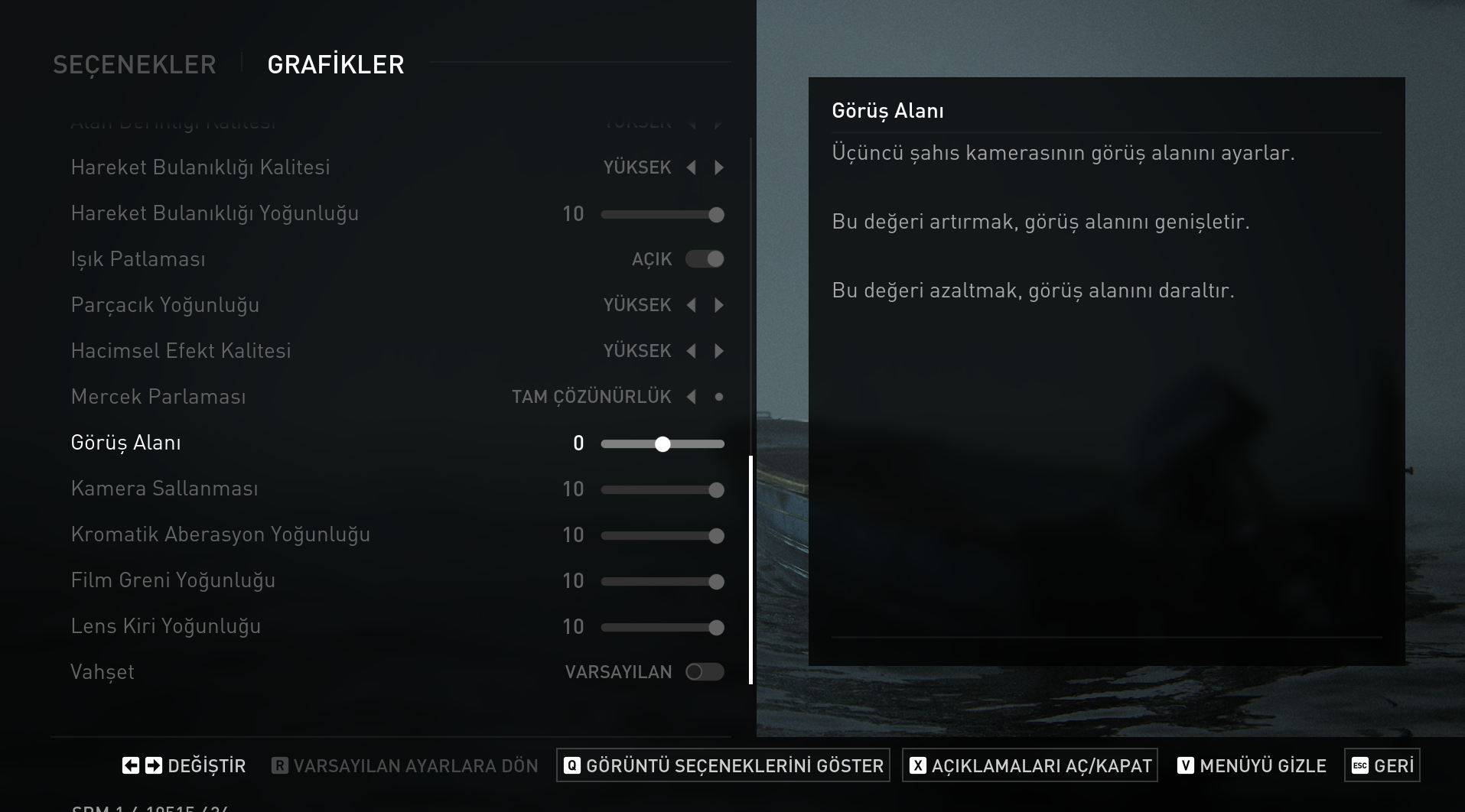Hide the menu with Menüyü Gizle
1465x812 pixels.
(x=1252, y=765)
